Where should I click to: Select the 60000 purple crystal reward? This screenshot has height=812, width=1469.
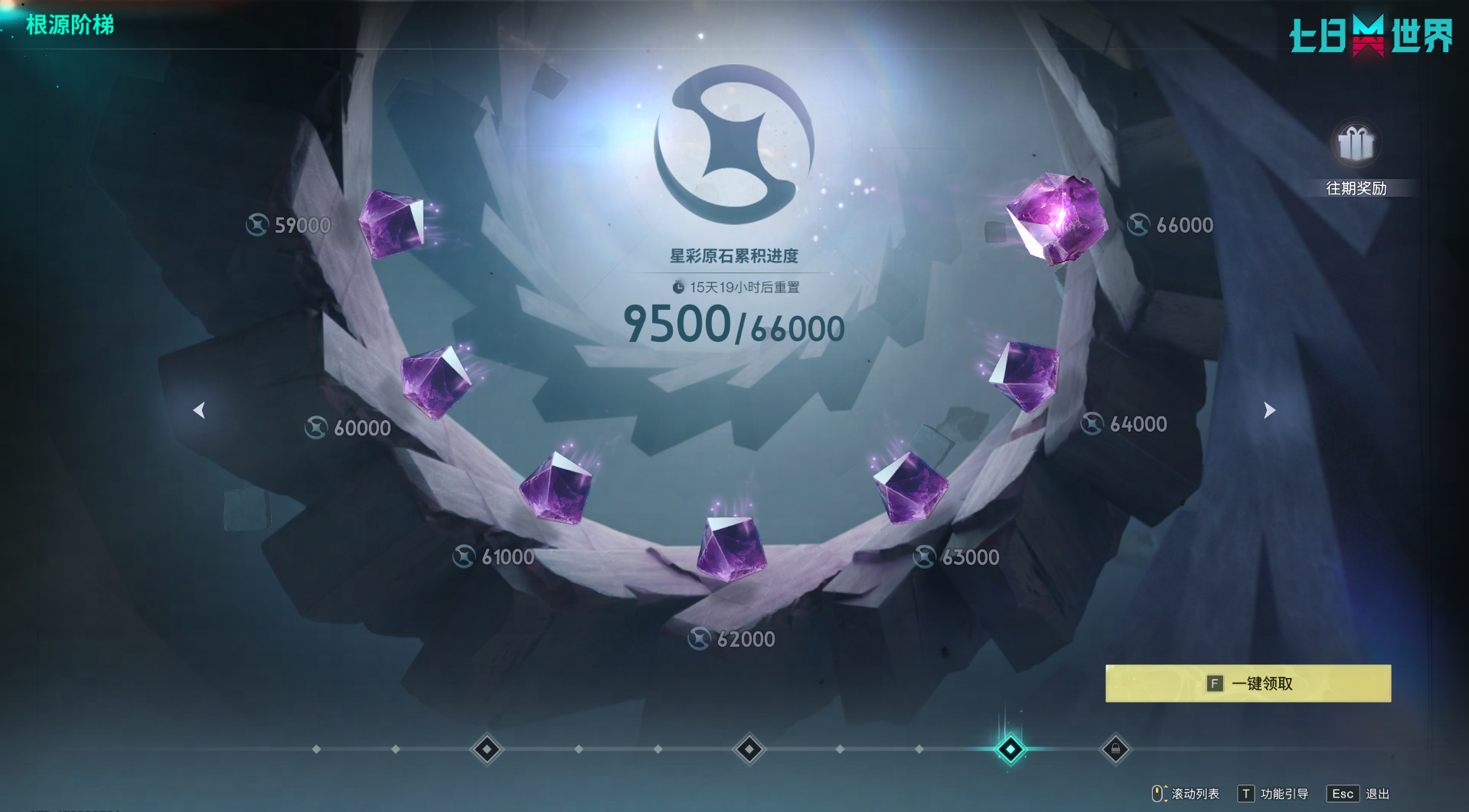click(x=435, y=383)
